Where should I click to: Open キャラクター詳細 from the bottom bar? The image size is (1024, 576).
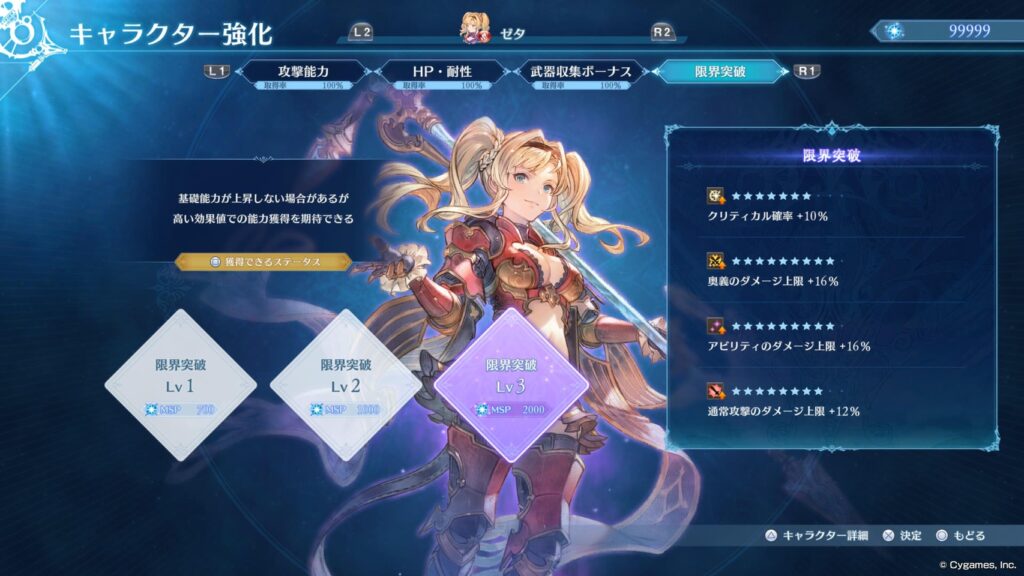point(816,536)
